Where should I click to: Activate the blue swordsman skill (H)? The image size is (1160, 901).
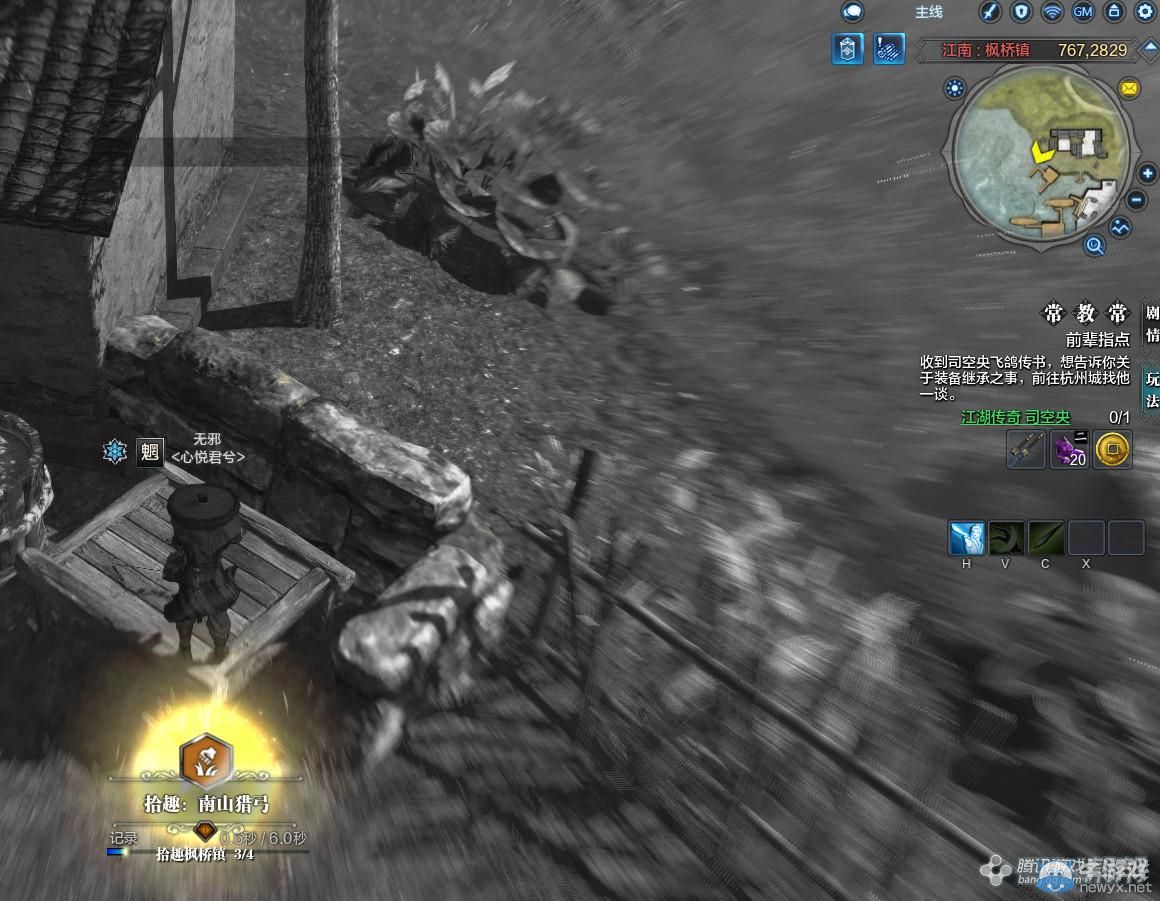pyautogui.click(x=966, y=538)
